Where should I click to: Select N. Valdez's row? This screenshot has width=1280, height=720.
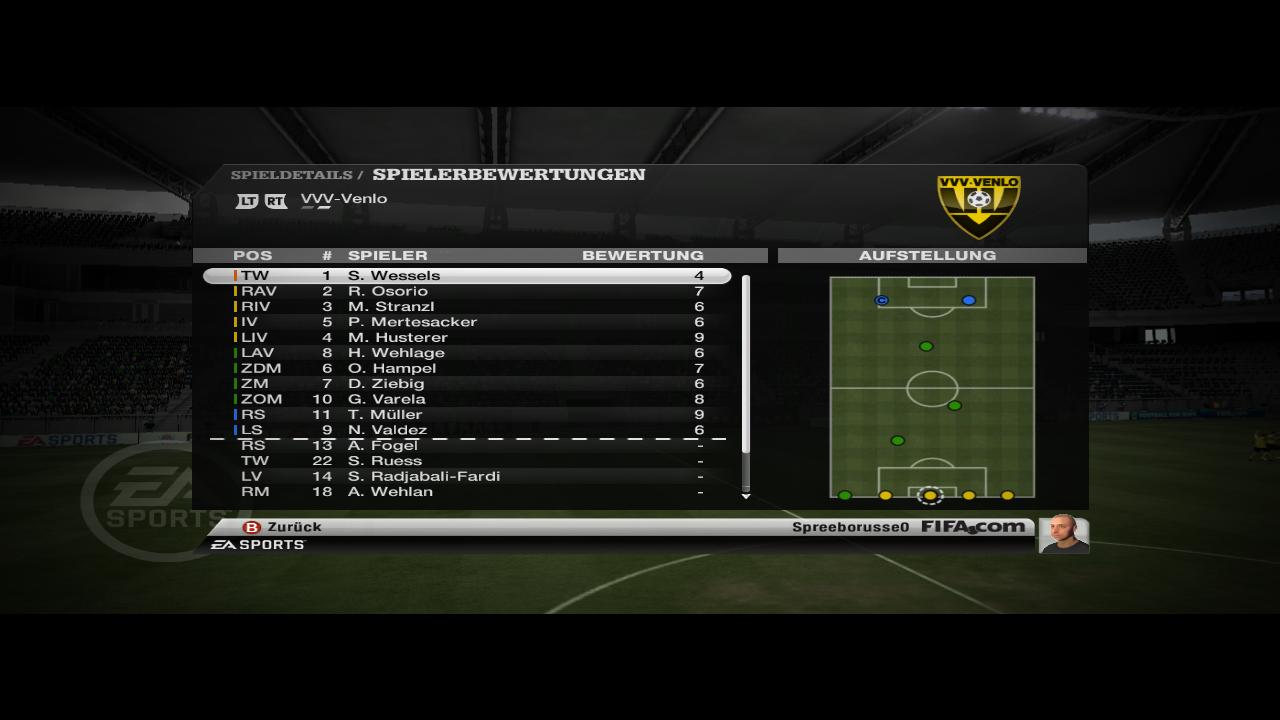point(467,430)
